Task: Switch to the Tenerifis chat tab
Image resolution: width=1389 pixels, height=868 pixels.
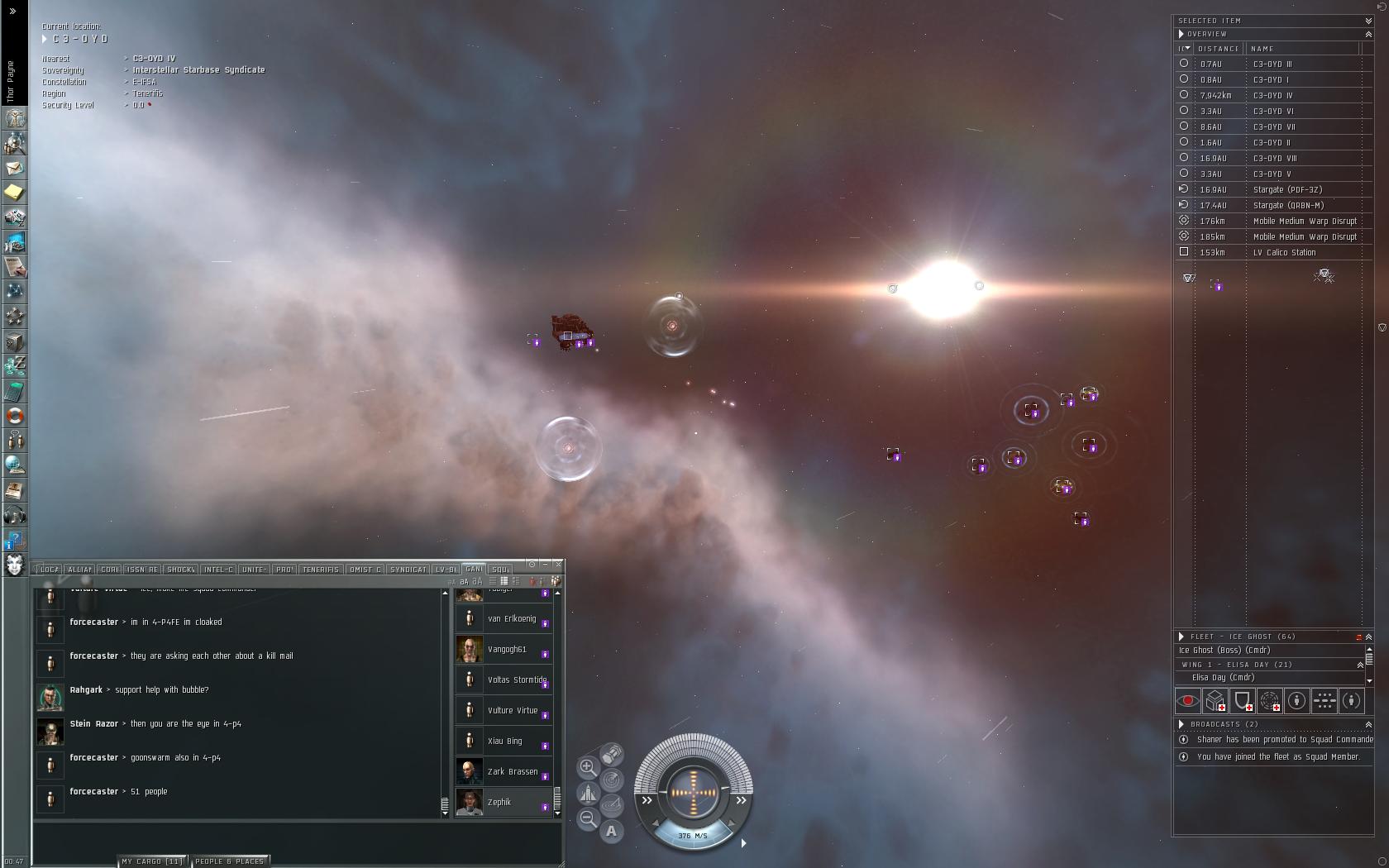Action: click(320, 570)
